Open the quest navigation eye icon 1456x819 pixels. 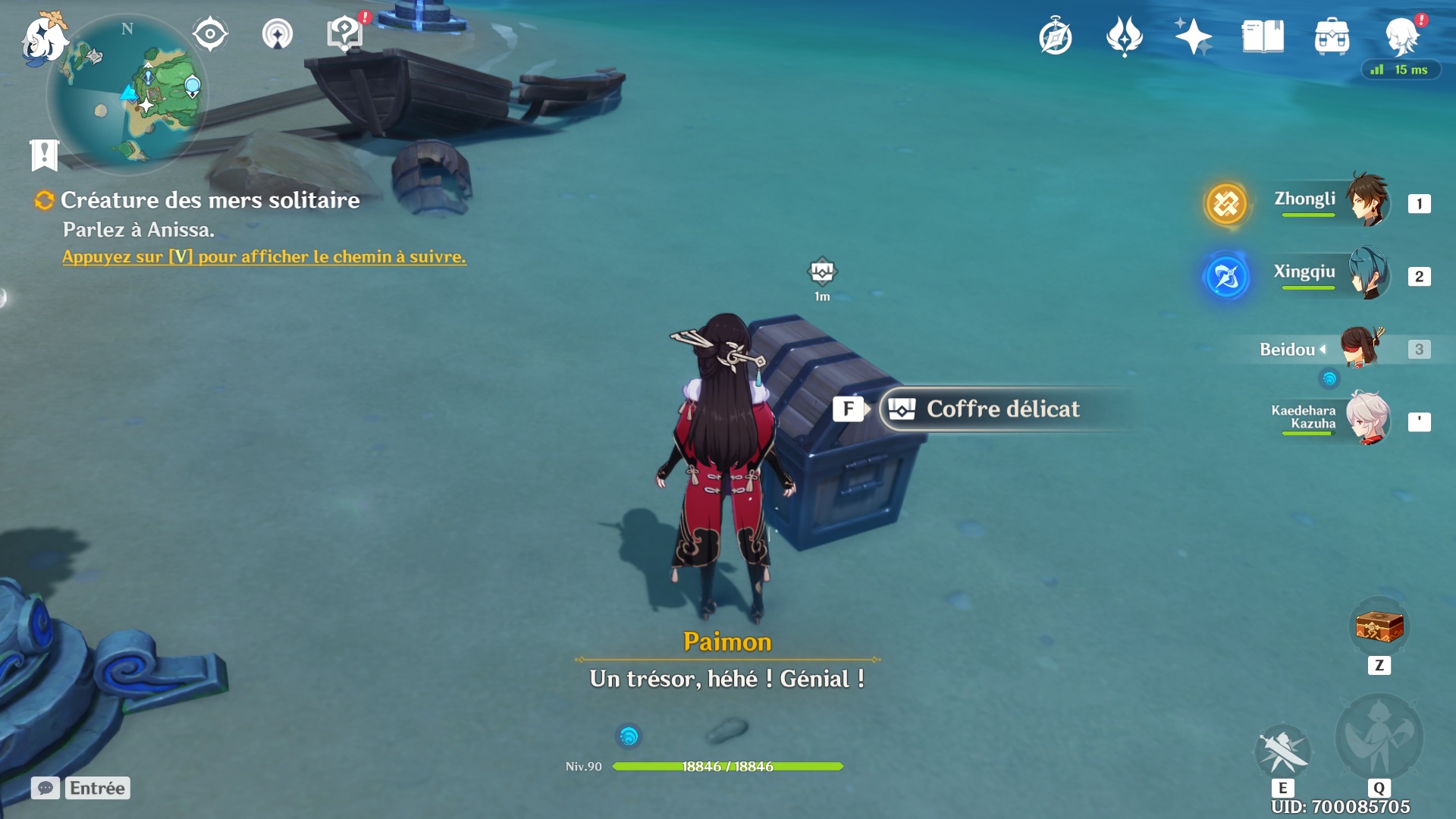coord(210,34)
